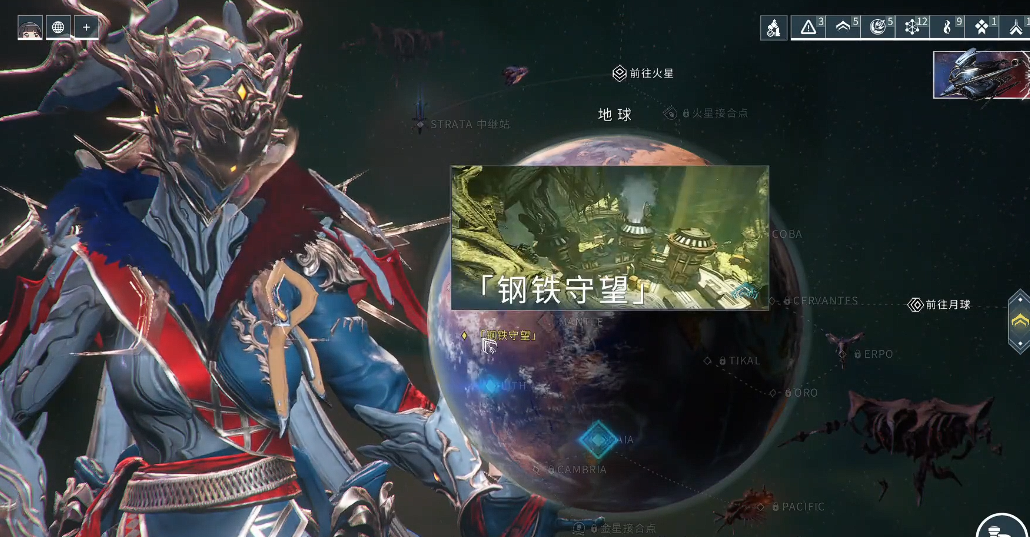
Task: Open the crescent-planet tab showing 5
Action: (x=878, y=27)
